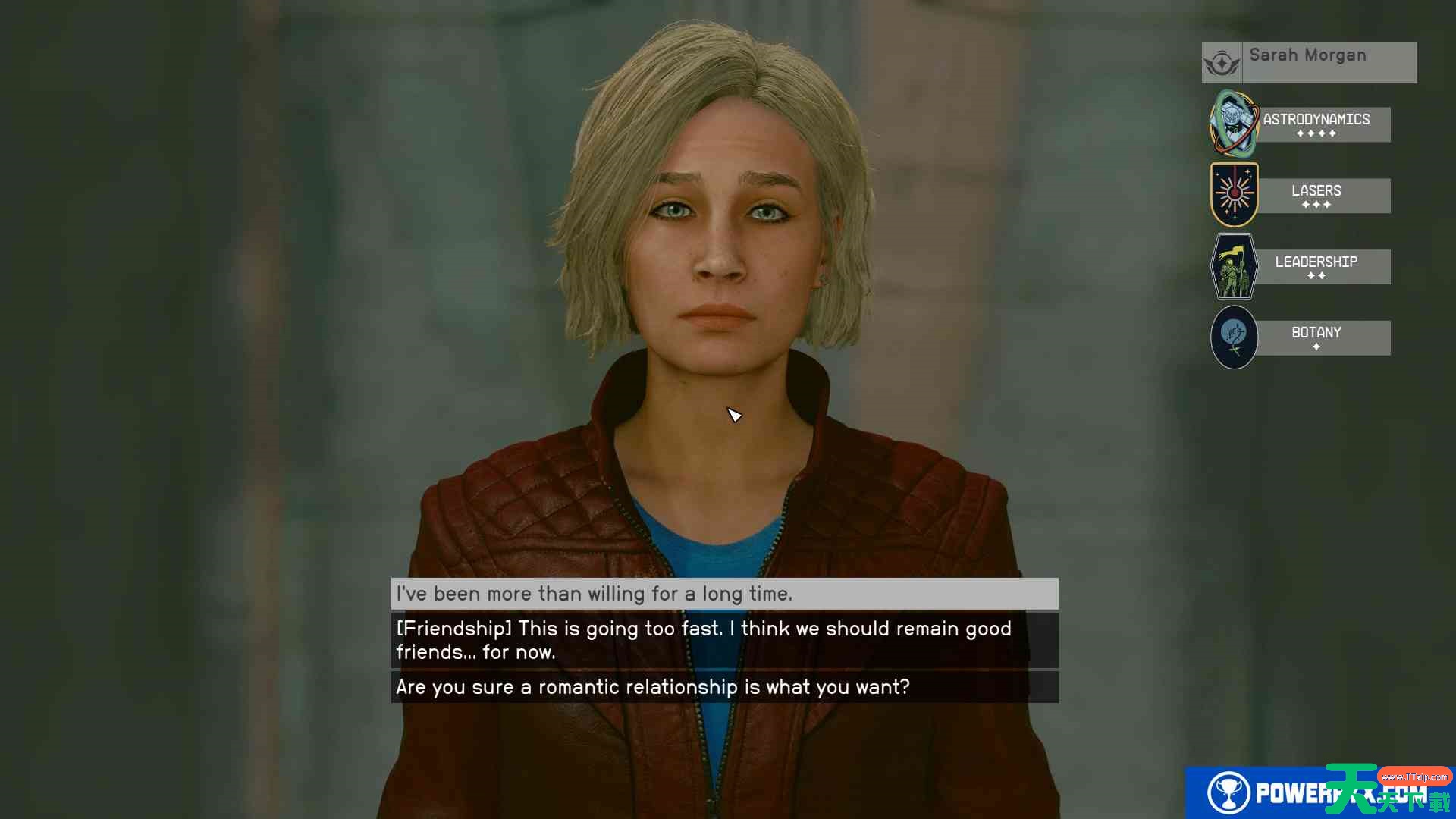Select the [Friendship] remain good friends reply
The width and height of the screenshot is (1456, 819).
[724, 640]
